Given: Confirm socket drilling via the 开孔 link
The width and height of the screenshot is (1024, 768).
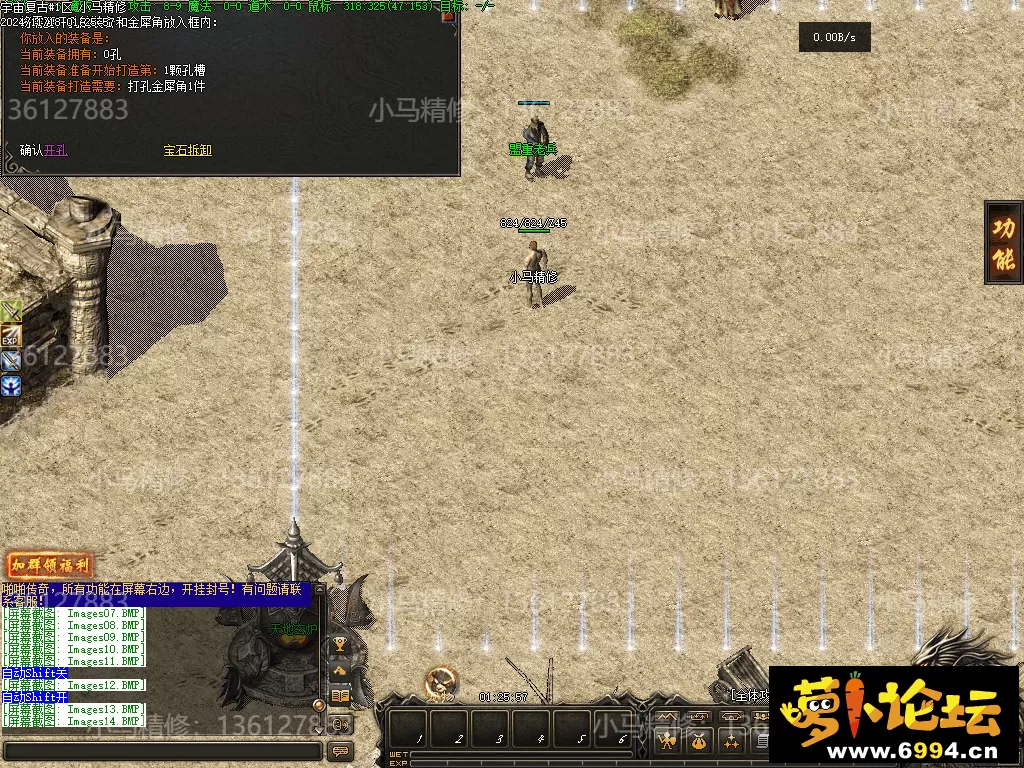Looking at the screenshot, I should point(55,151).
